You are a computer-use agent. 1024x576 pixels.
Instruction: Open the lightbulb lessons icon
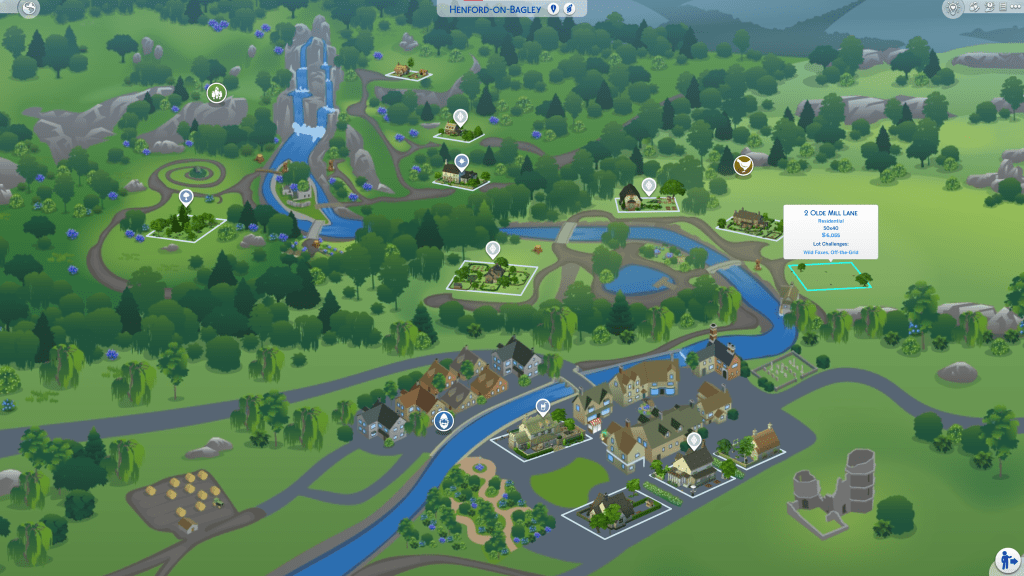952,9
